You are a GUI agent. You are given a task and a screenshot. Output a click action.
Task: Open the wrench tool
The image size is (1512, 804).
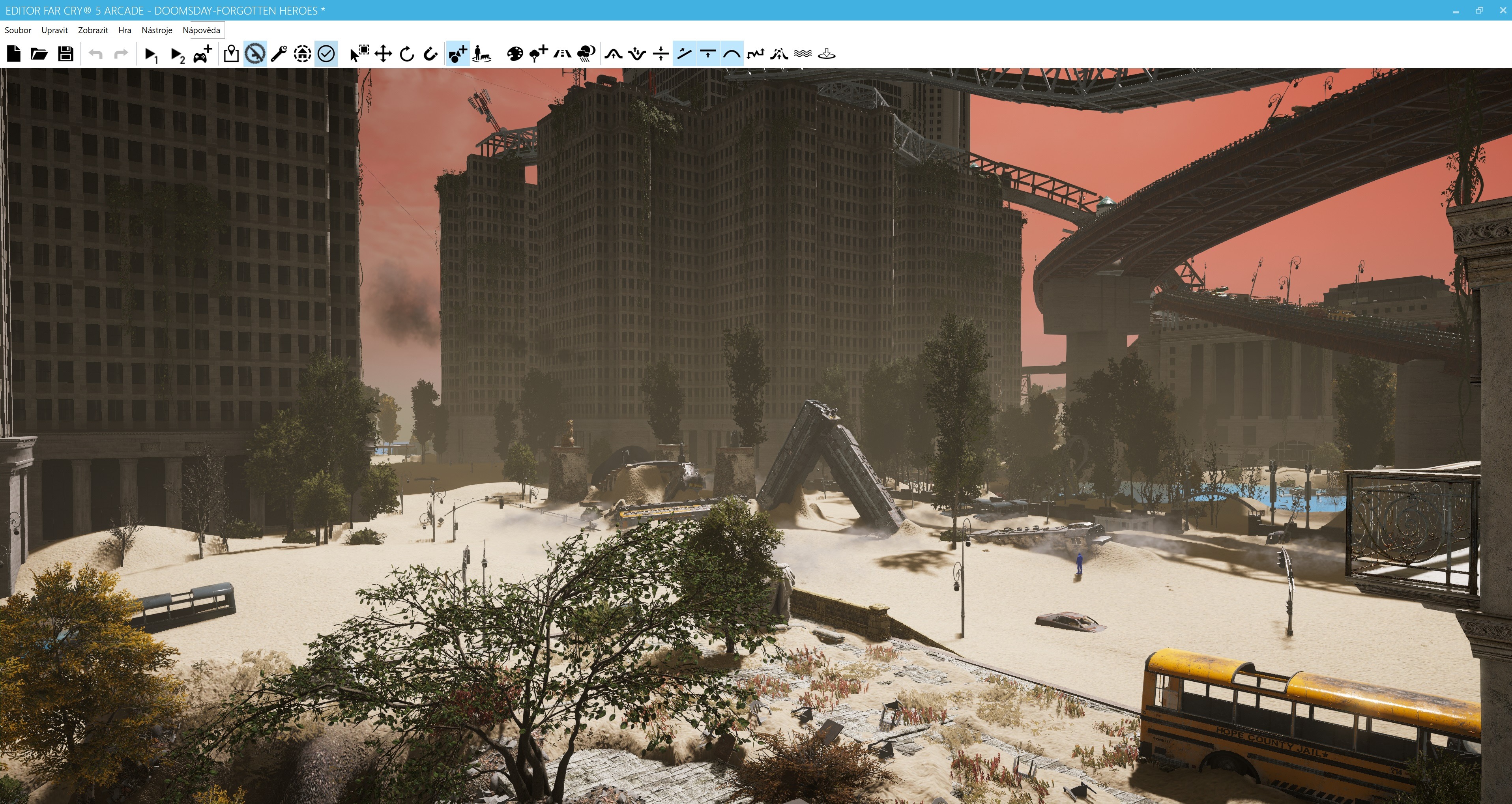(x=278, y=54)
